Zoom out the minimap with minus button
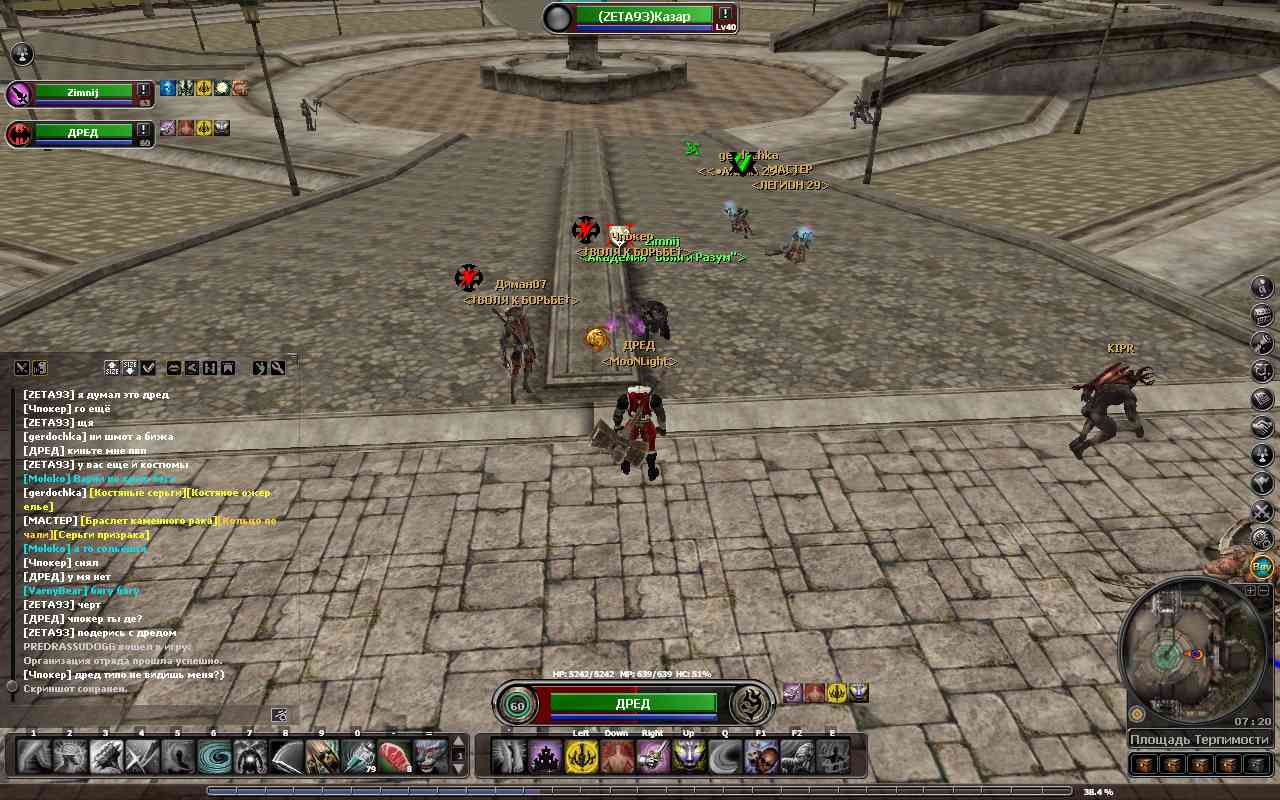Screen dimensions: 1280x800 click(1264, 591)
